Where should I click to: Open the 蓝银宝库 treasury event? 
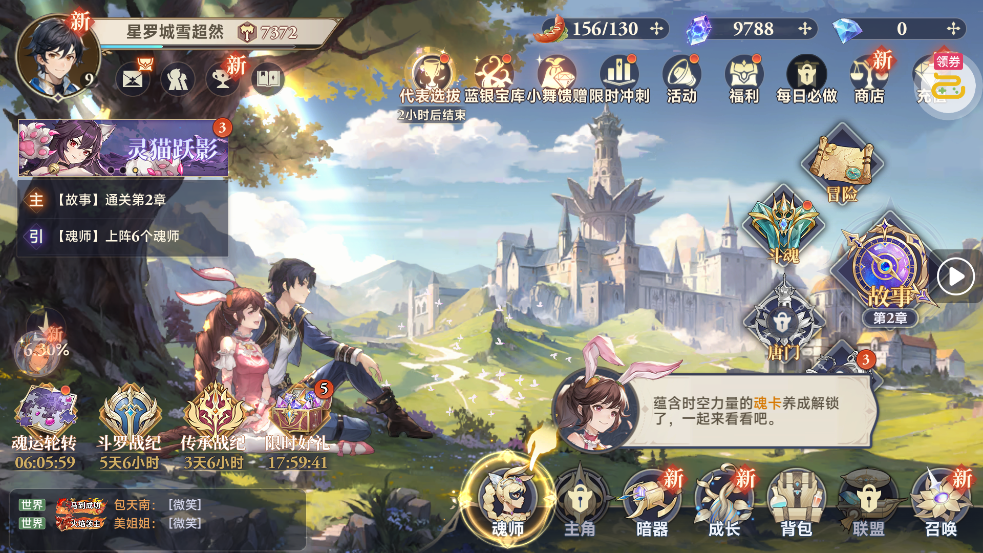[x=494, y=78]
